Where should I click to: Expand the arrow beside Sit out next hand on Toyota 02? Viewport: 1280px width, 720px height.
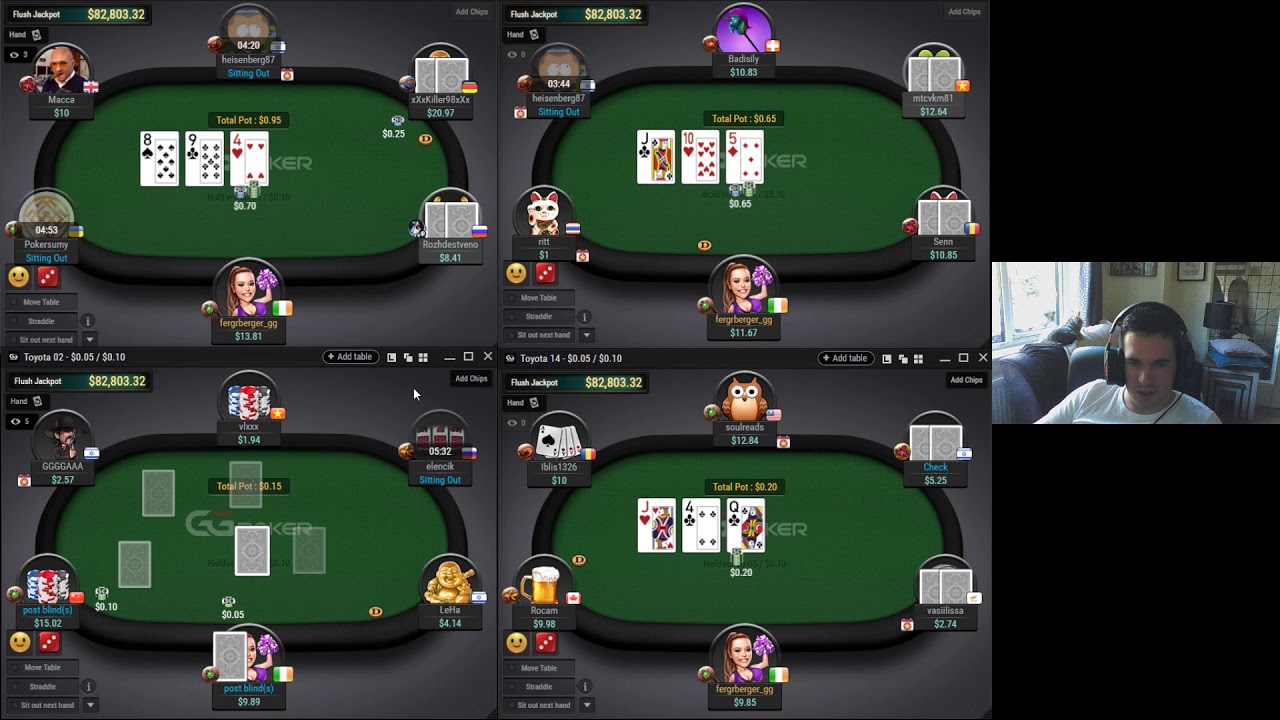click(x=89, y=705)
